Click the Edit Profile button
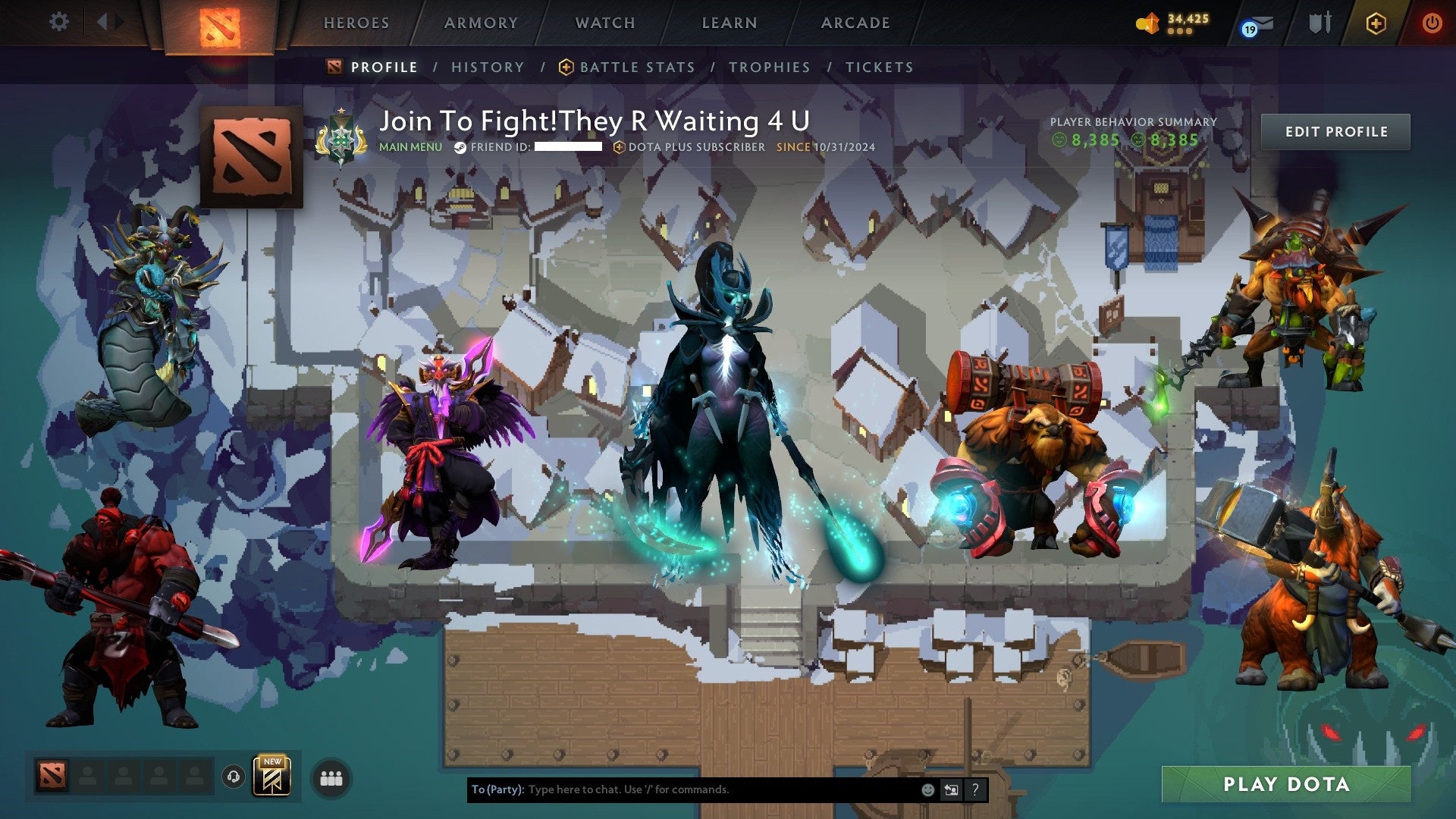Image resolution: width=1456 pixels, height=819 pixels. (x=1336, y=131)
